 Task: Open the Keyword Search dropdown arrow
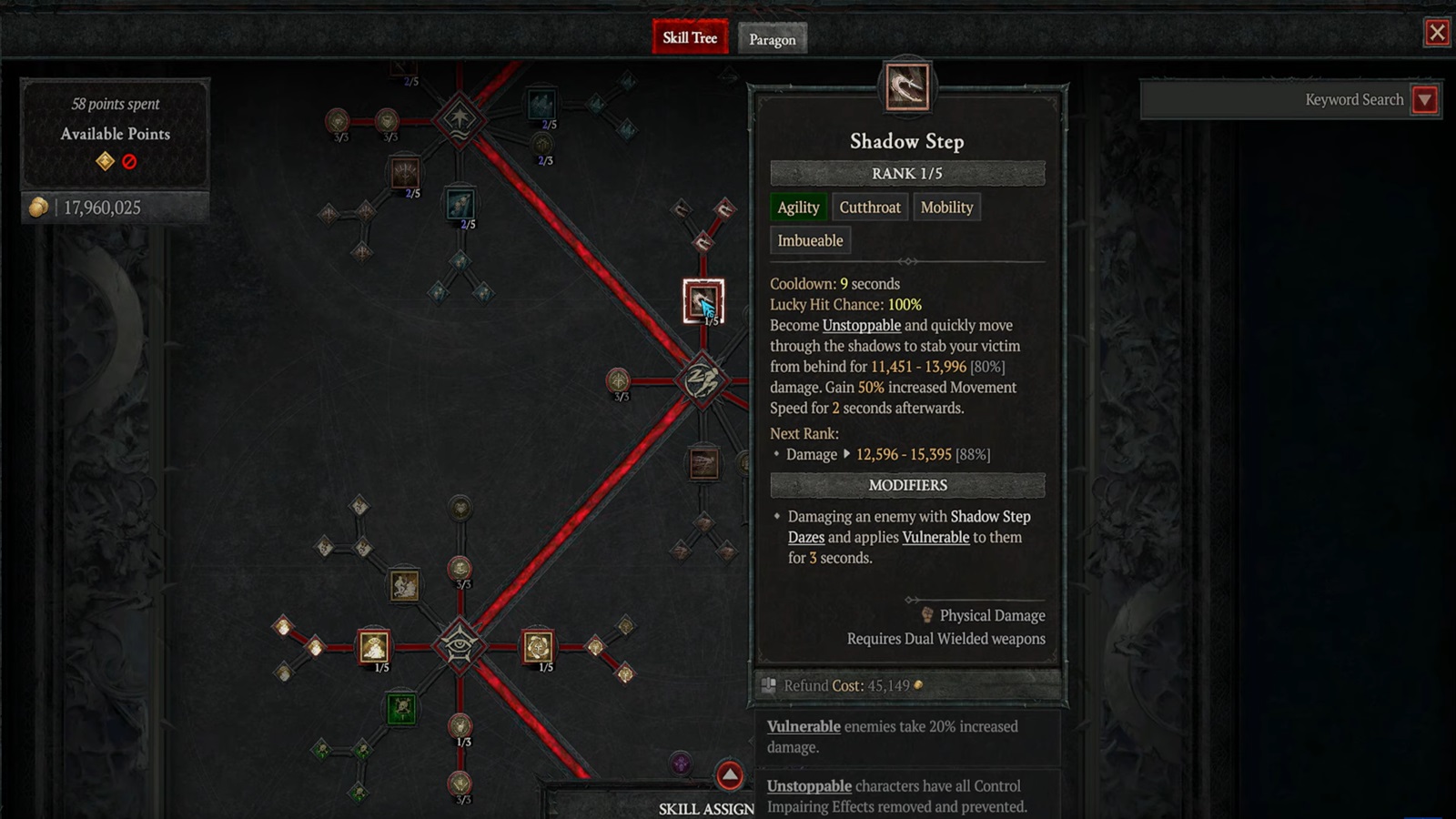coord(1426,100)
